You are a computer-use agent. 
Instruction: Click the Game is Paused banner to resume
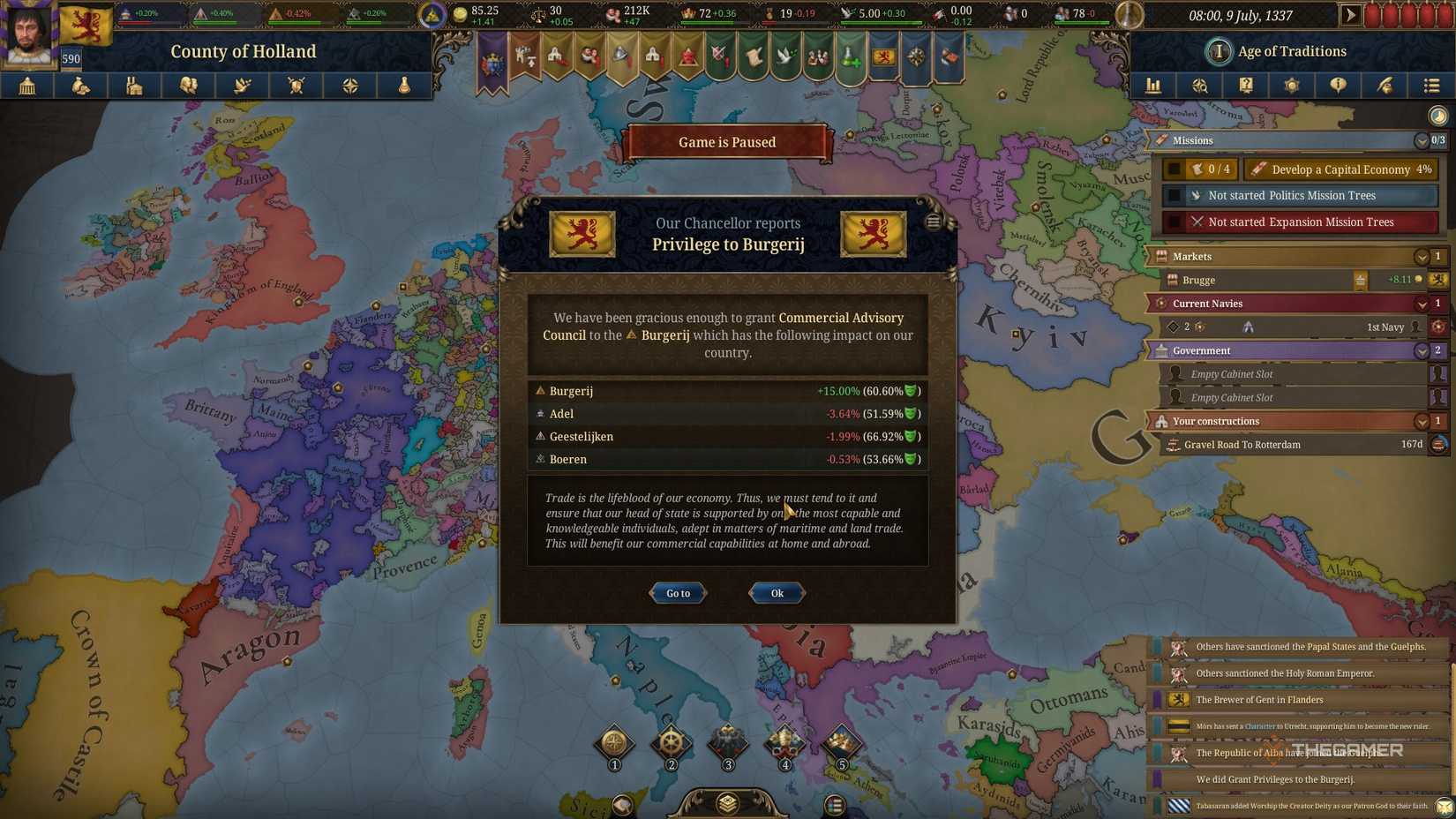726,141
